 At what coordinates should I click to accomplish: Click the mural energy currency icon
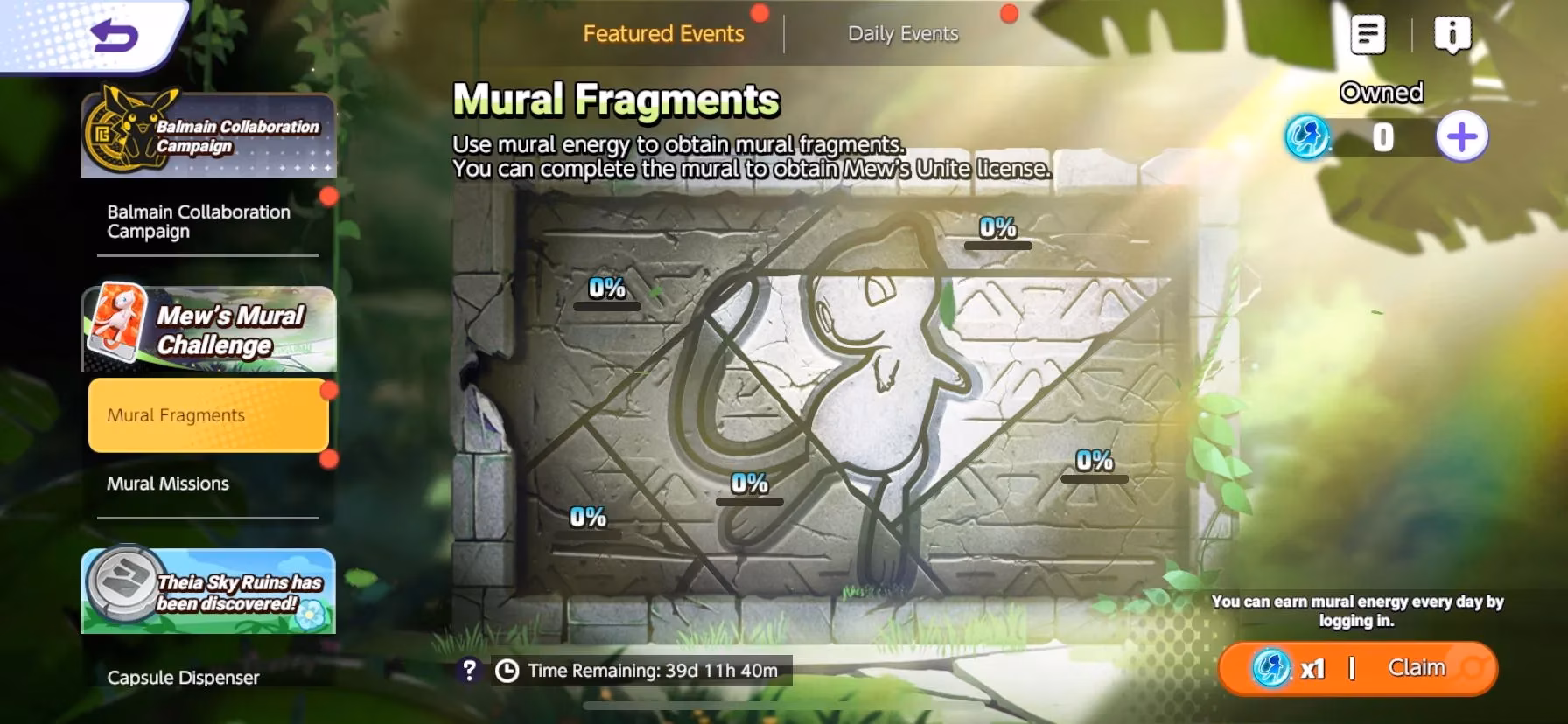coord(1310,136)
